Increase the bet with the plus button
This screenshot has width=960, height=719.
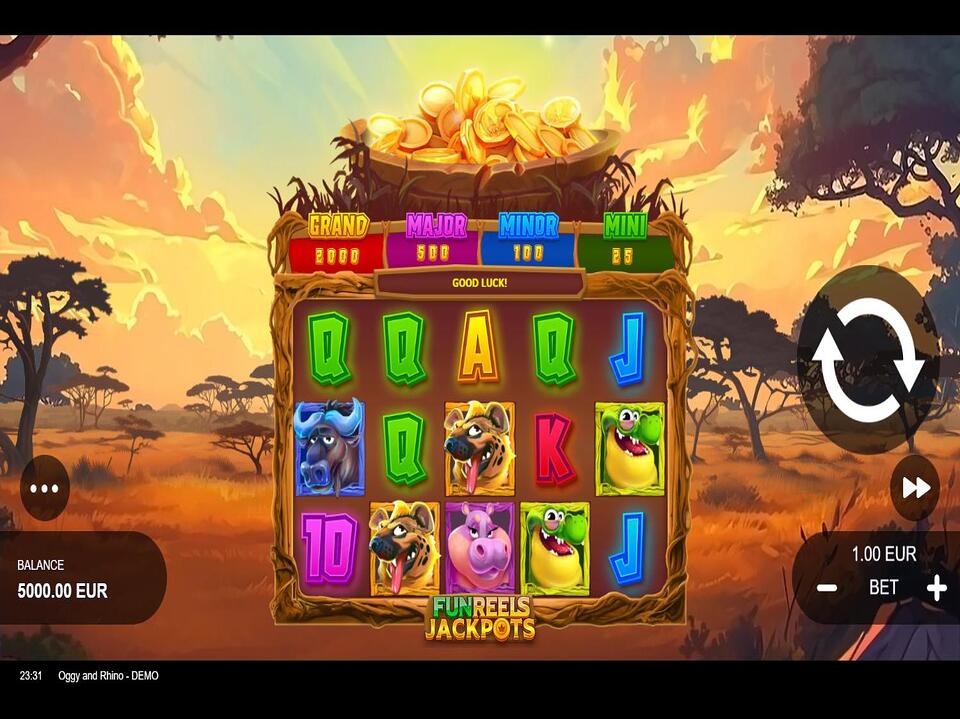tap(936, 588)
